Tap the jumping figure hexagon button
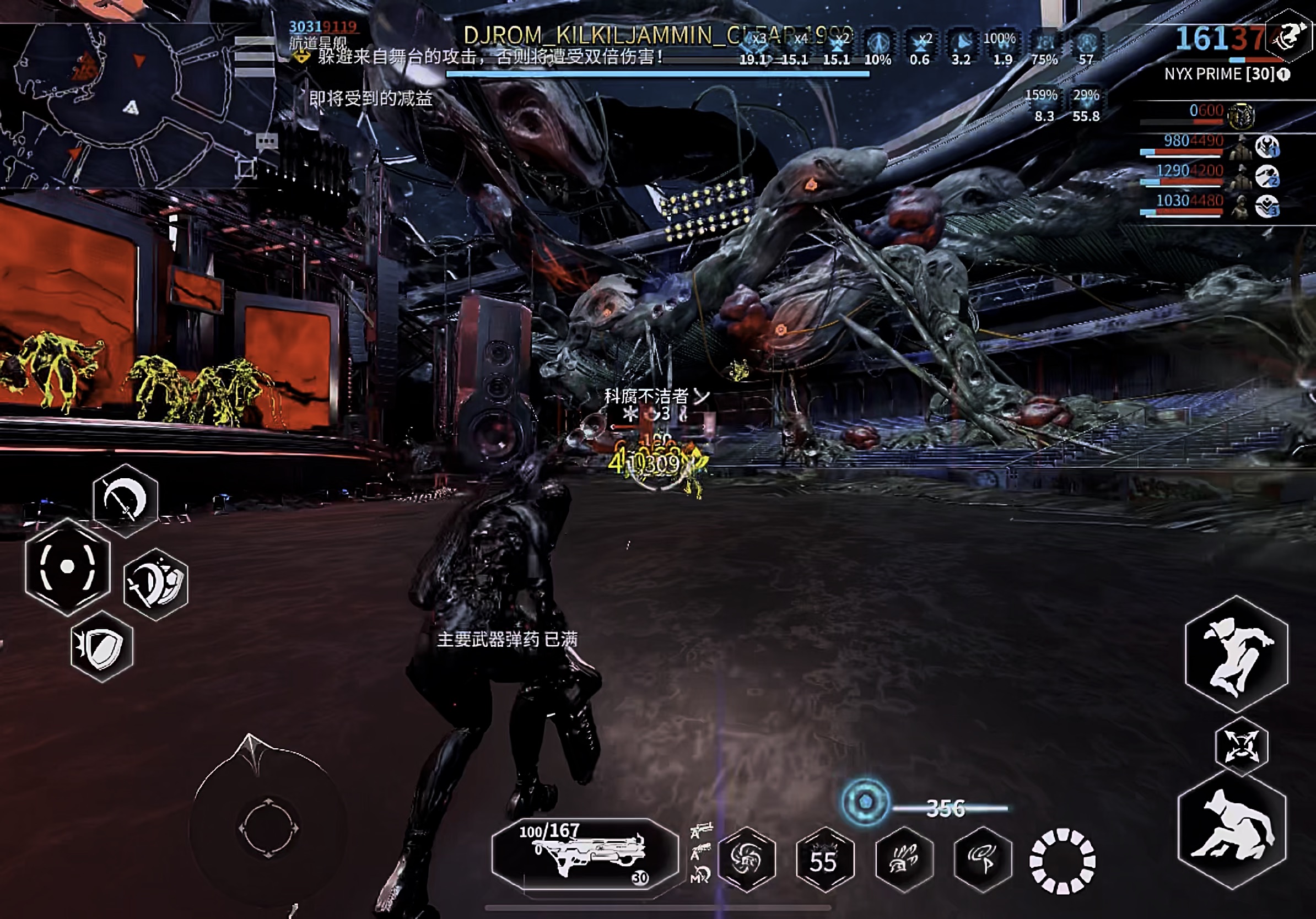This screenshot has width=1316, height=919. pyautogui.click(x=1236, y=654)
